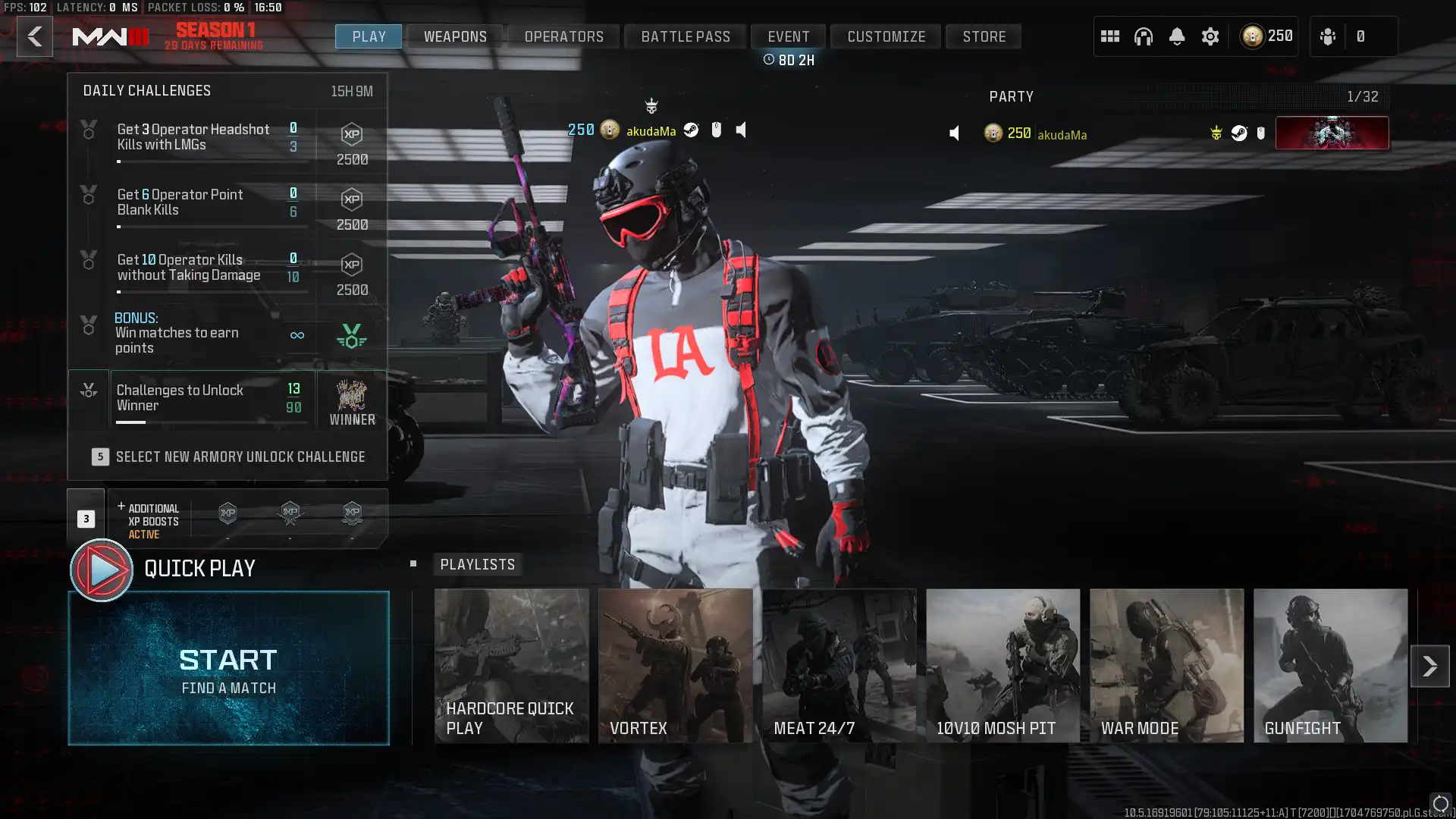Open the Operators tab

point(563,36)
